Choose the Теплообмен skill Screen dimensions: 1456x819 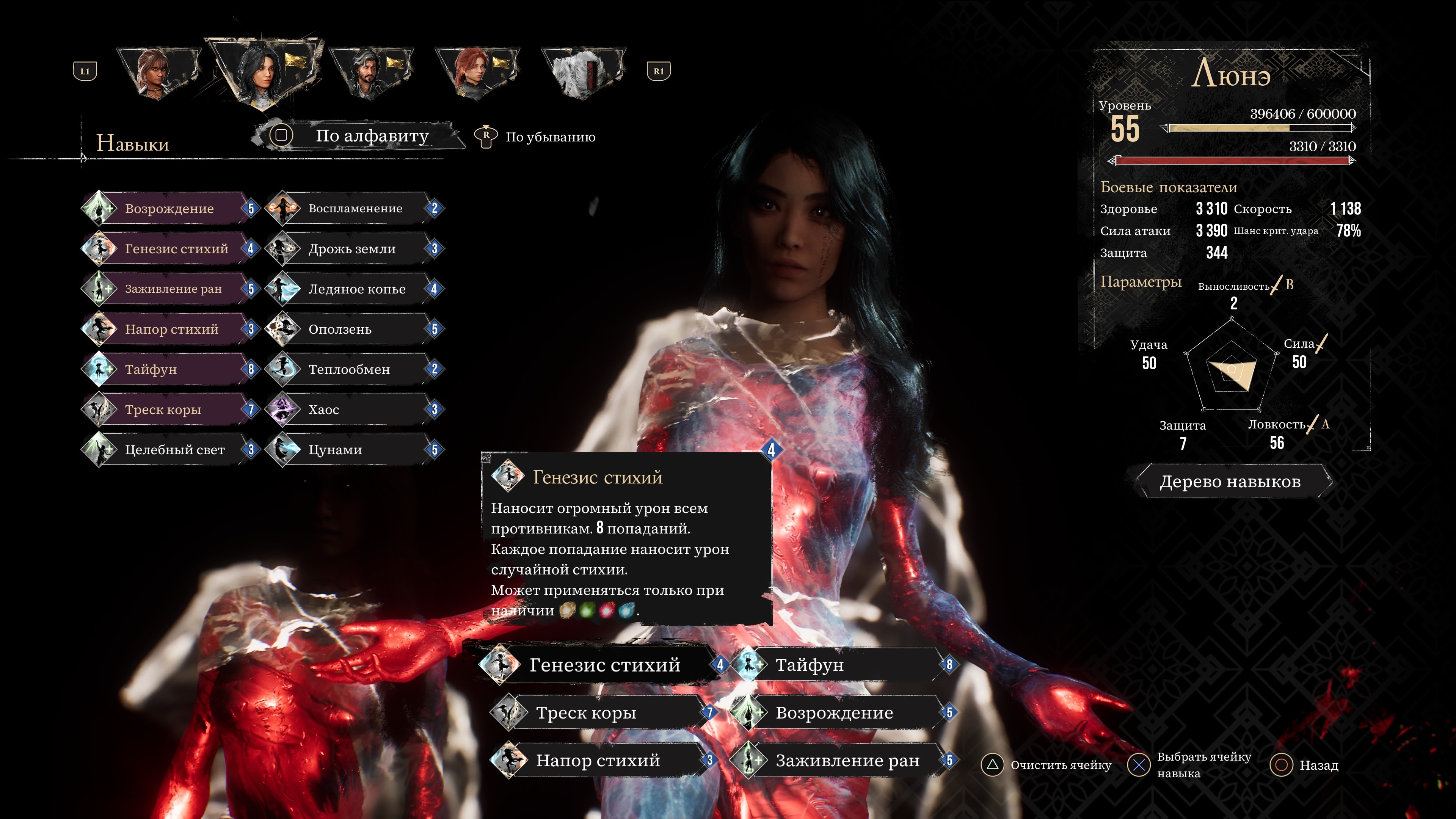point(349,369)
